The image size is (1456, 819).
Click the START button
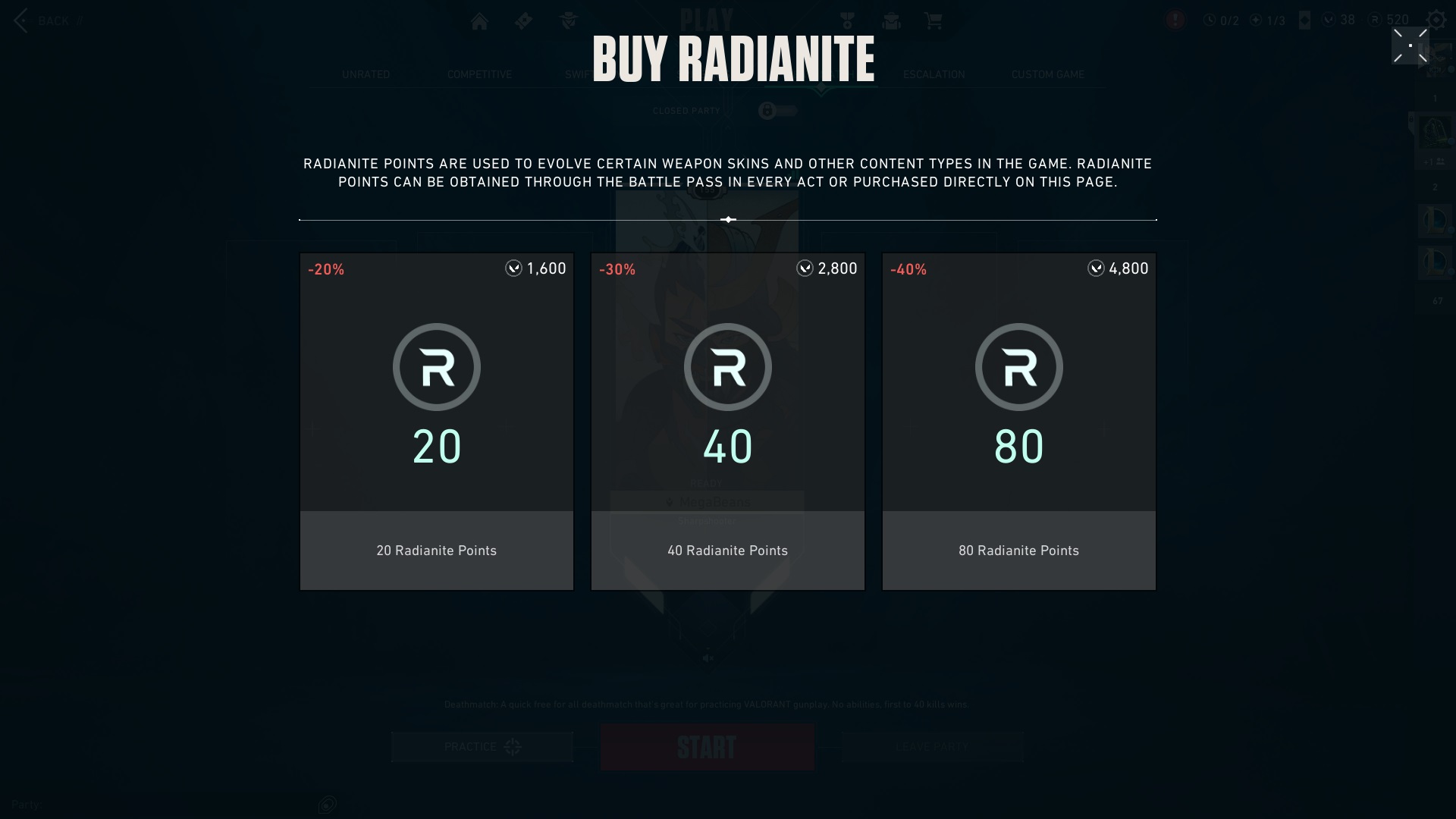point(707,746)
